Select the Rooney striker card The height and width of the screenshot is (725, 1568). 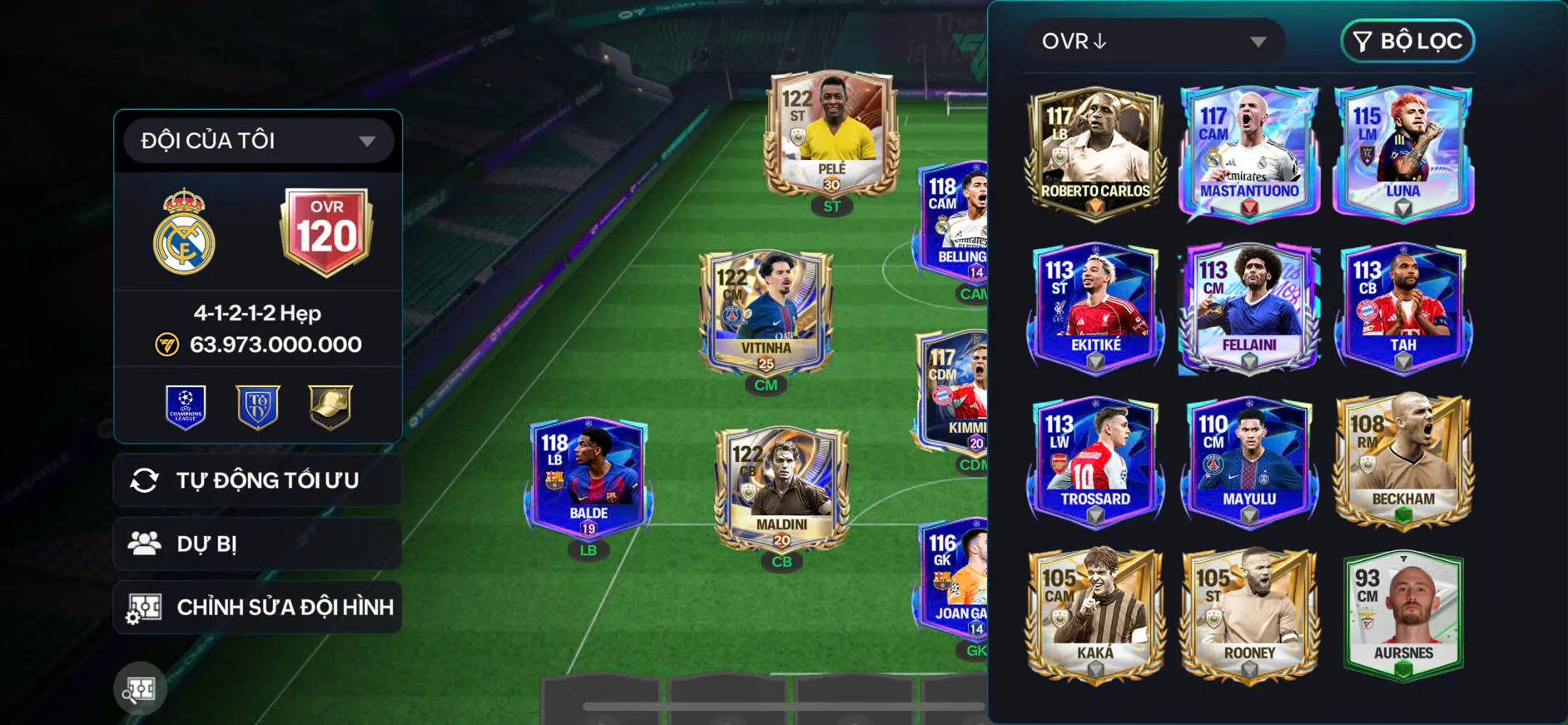click(x=1248, y=616)
